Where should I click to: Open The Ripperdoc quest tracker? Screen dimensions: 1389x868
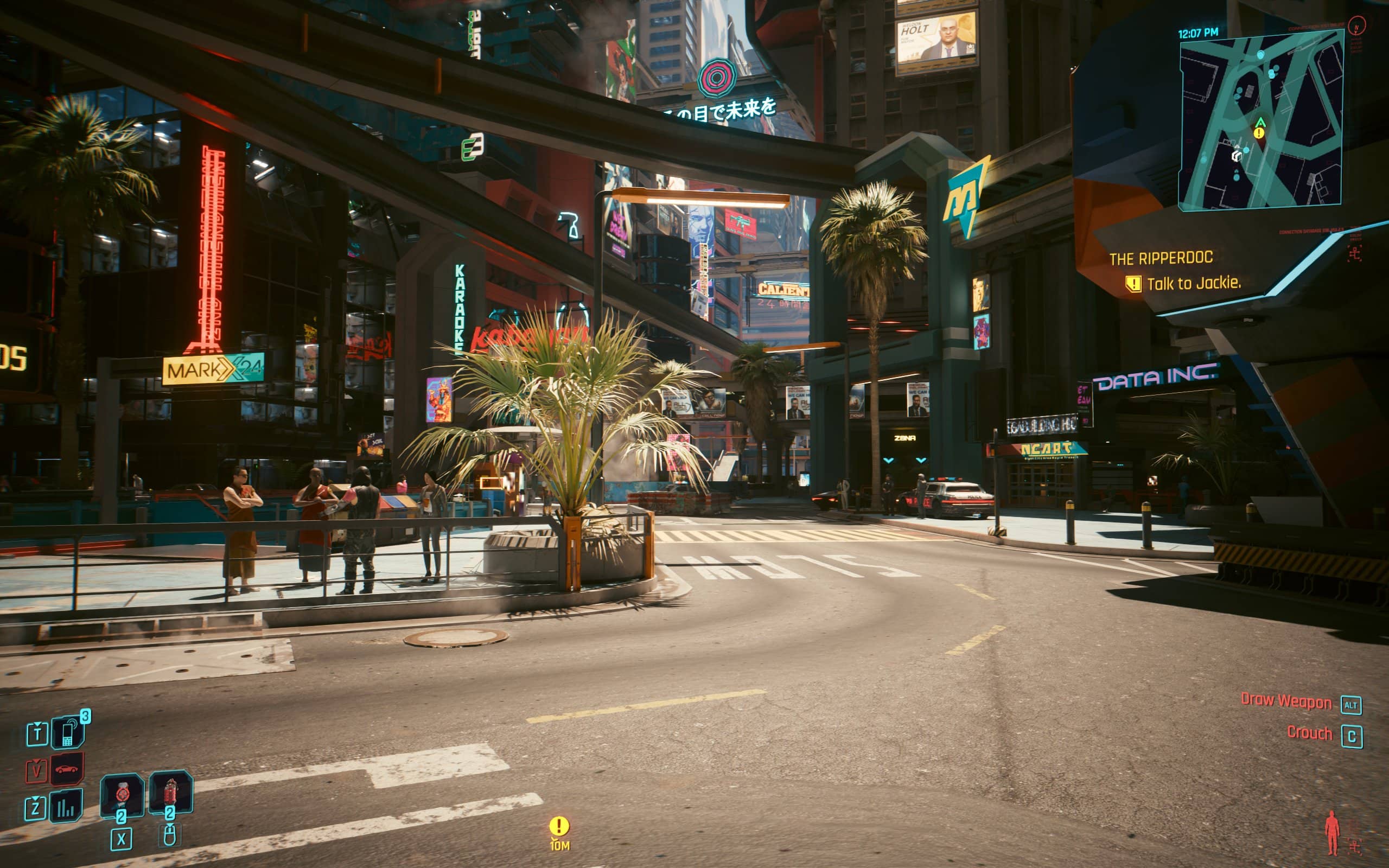point(1161,258)
